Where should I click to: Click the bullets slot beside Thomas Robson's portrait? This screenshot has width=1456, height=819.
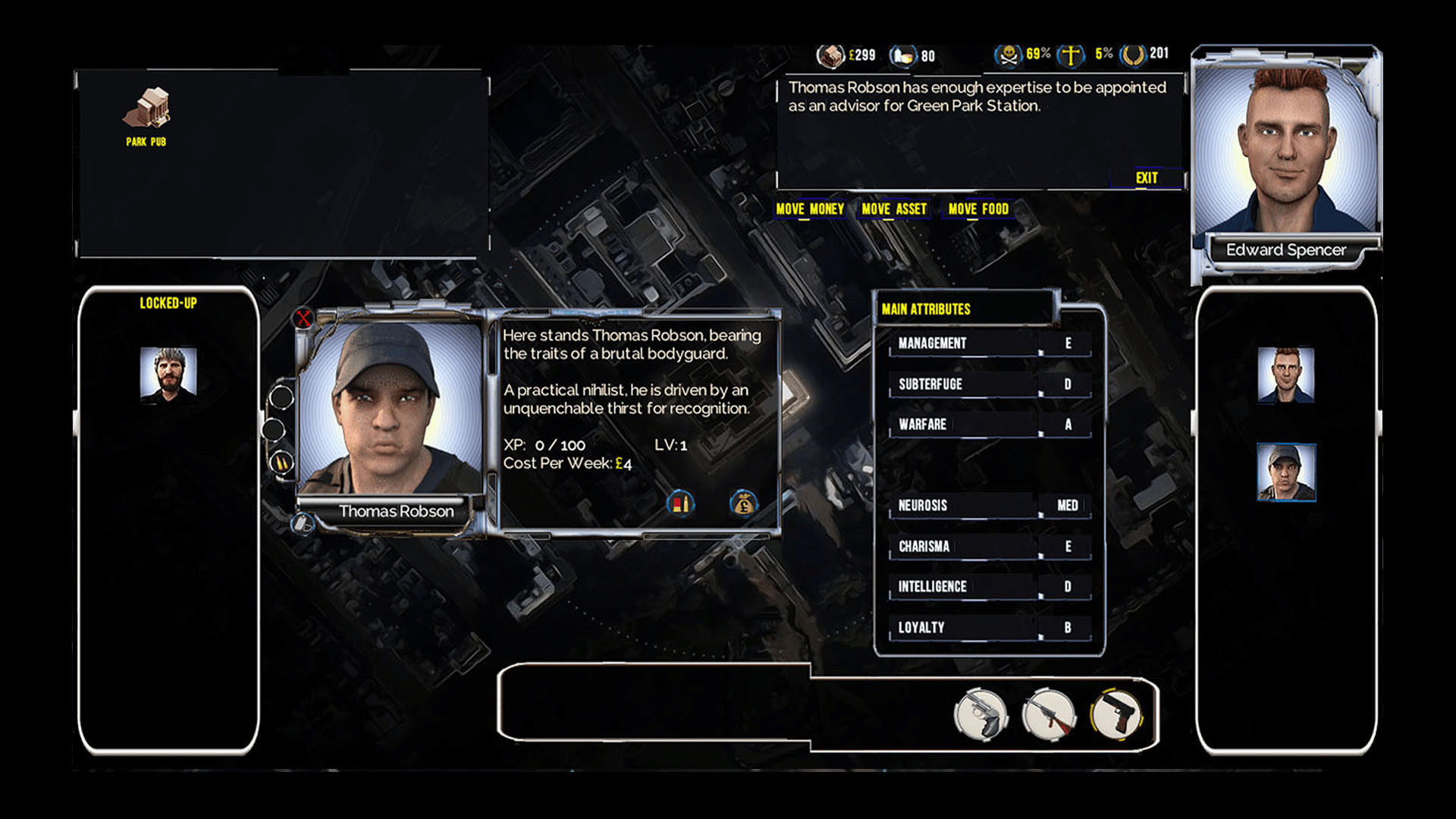tap(281, 462)
